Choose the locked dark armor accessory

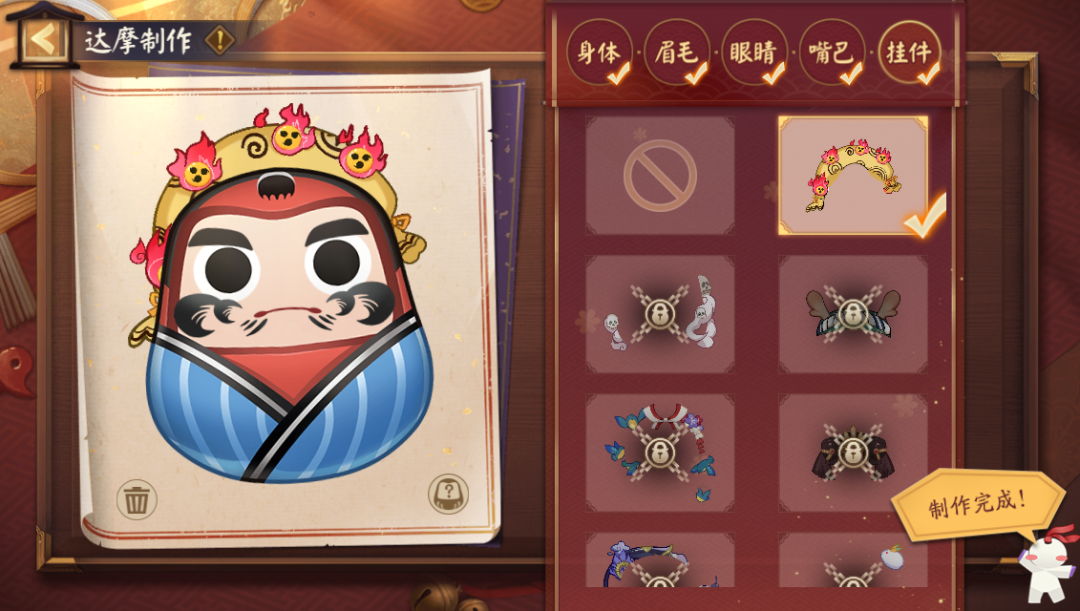(x=853, y=452)
